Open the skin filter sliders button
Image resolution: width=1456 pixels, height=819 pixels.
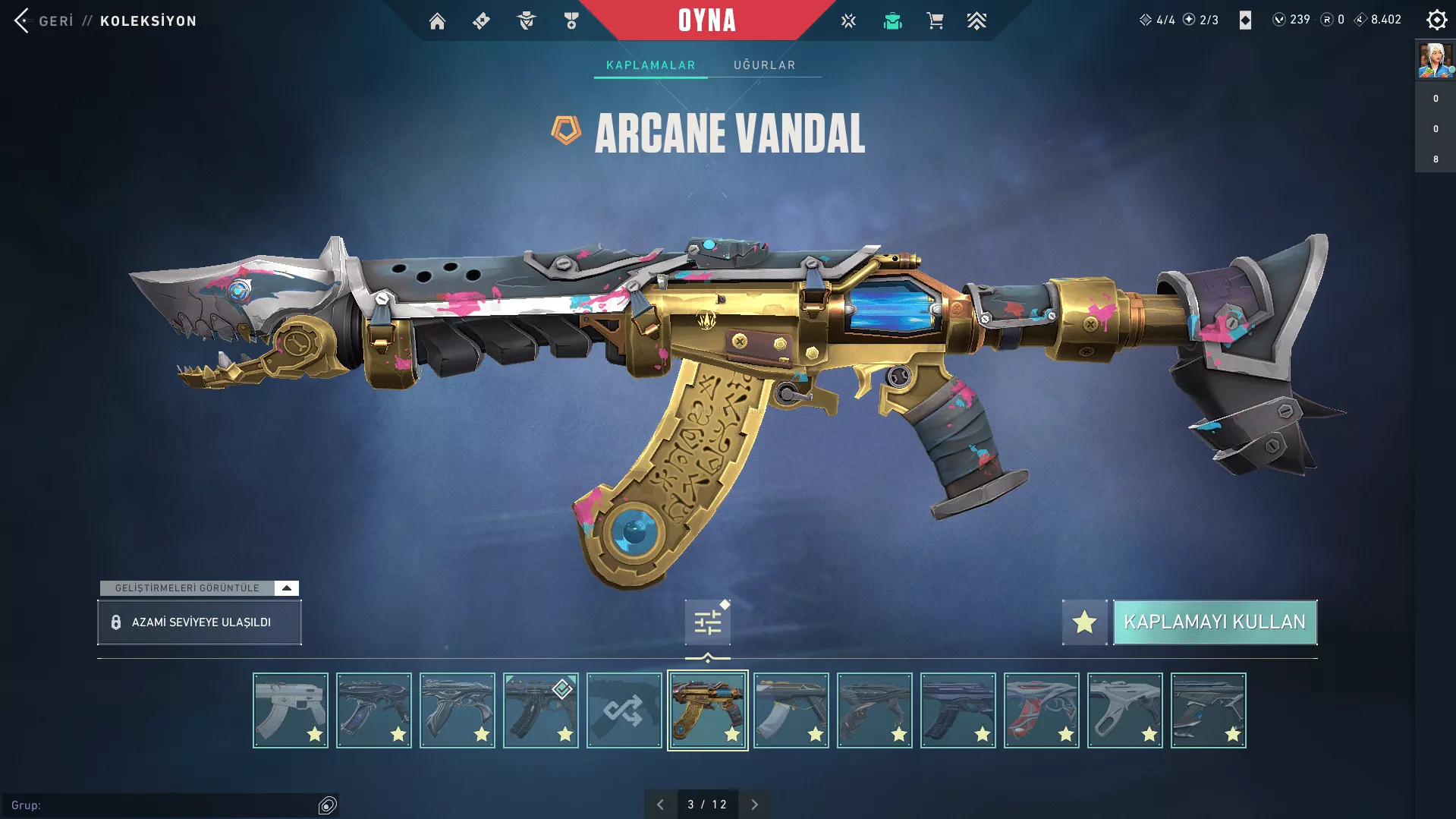click(707, 622)
